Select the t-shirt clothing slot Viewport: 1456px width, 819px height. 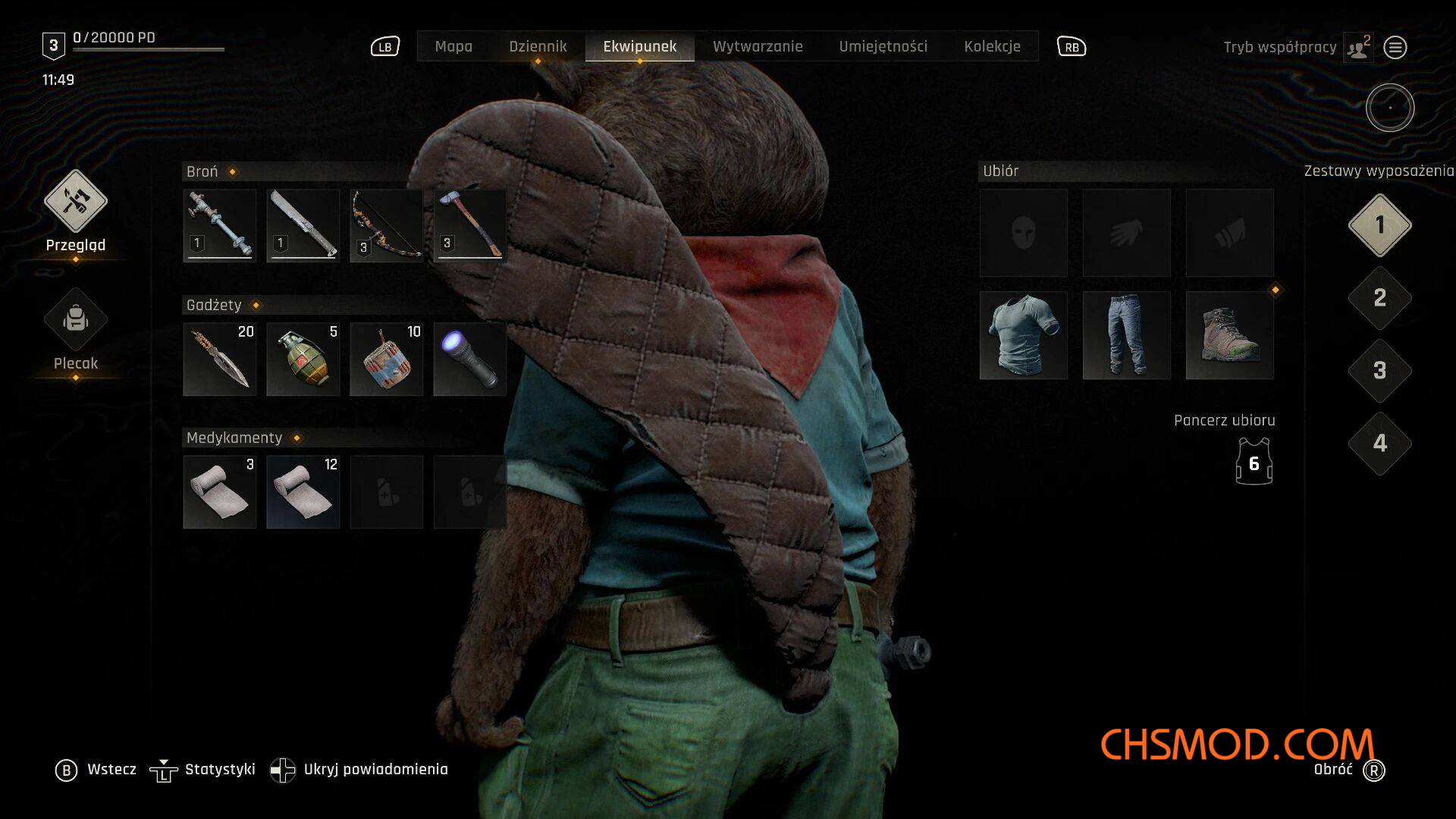point(1023,335)
